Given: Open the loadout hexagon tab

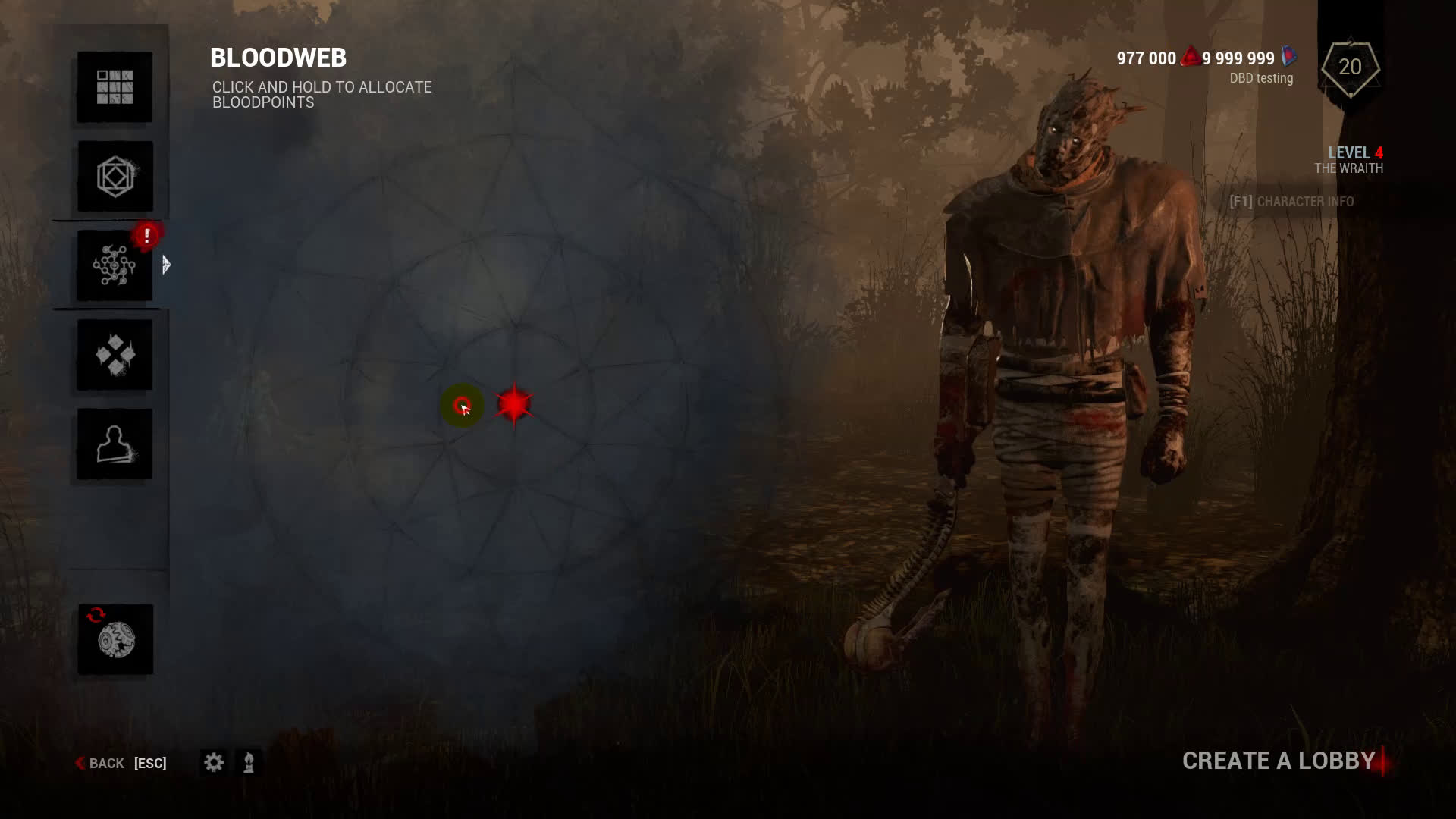Looking at the screenshot, I should point(115,177).
